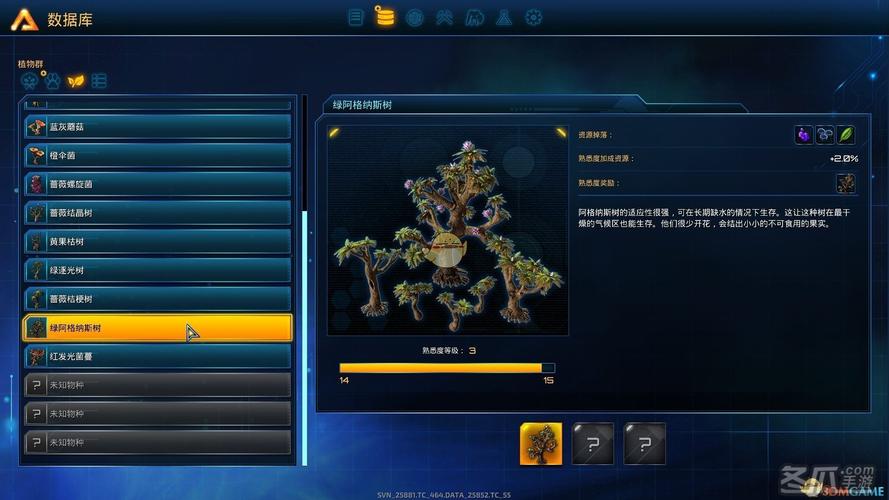Select the document page tab in top bar
Viewport: 889px width, 500px height.
click(x=355, y=17)
